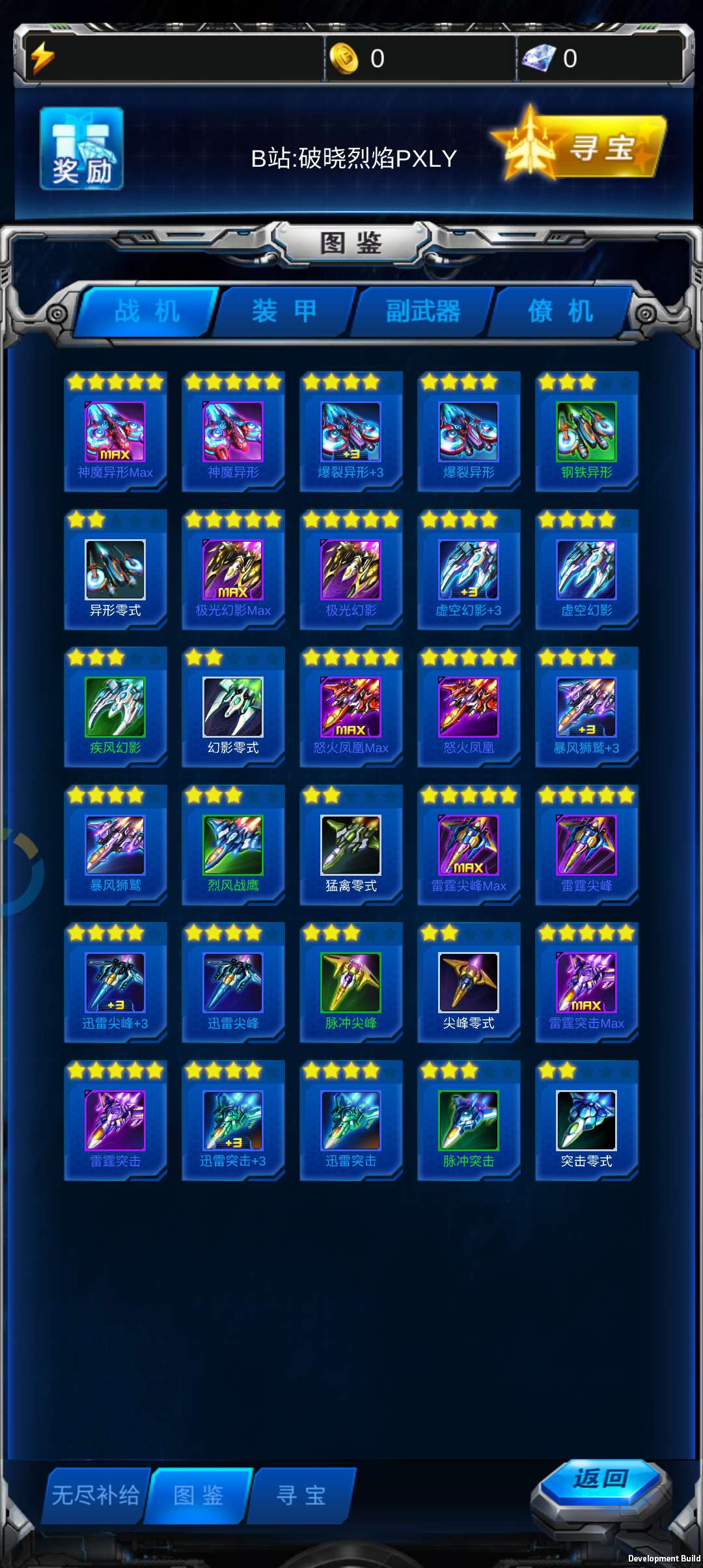The height and width of the screenshot is (1568, 703).
Task: Open the 僚机 wingman tab
Action: pos(560,311)
